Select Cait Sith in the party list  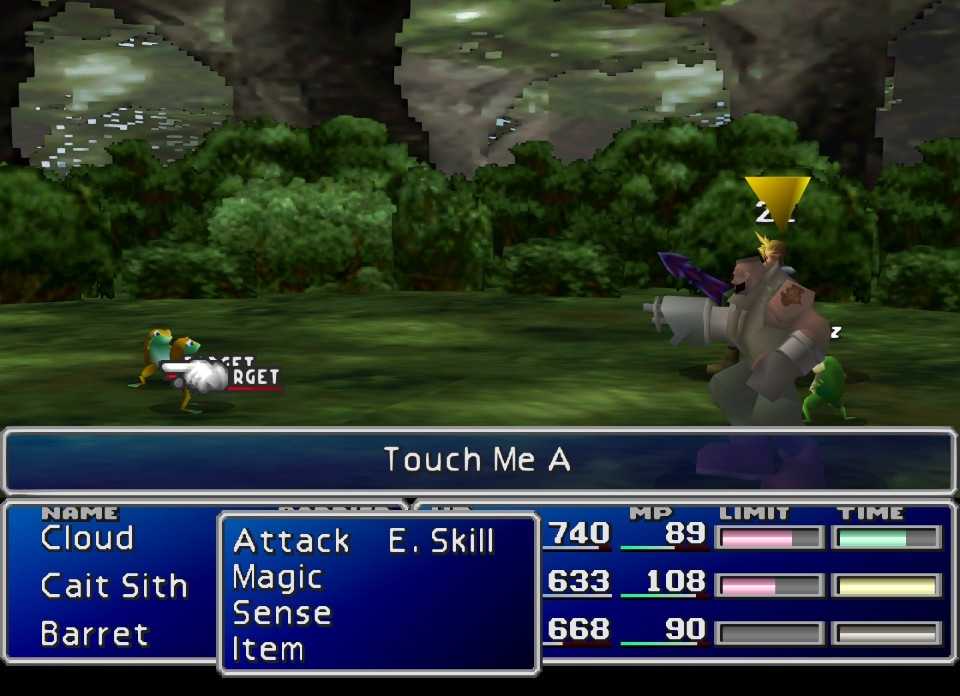coord(114,586)
